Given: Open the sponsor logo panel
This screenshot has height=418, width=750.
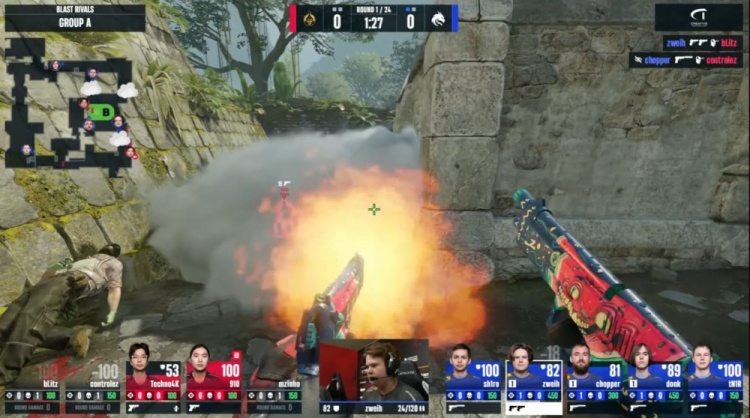Looking at the screenshot, I should [x=699, y=17].
